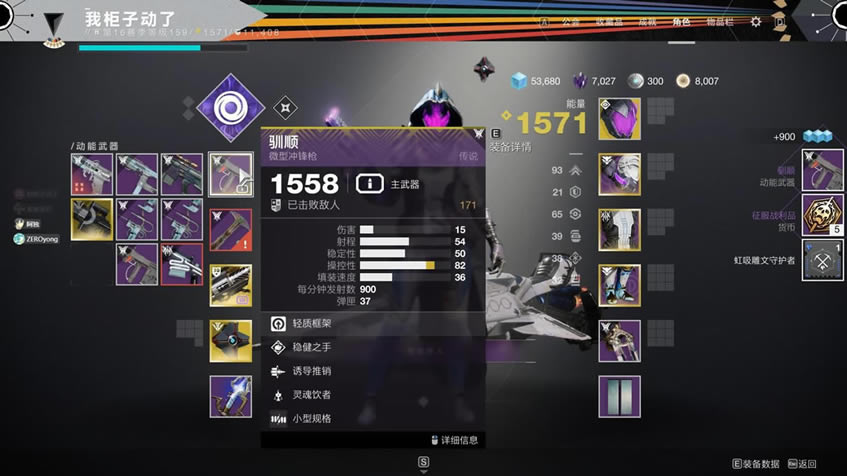Open the 成就 triumphs tab

click(x=647, y=21)
